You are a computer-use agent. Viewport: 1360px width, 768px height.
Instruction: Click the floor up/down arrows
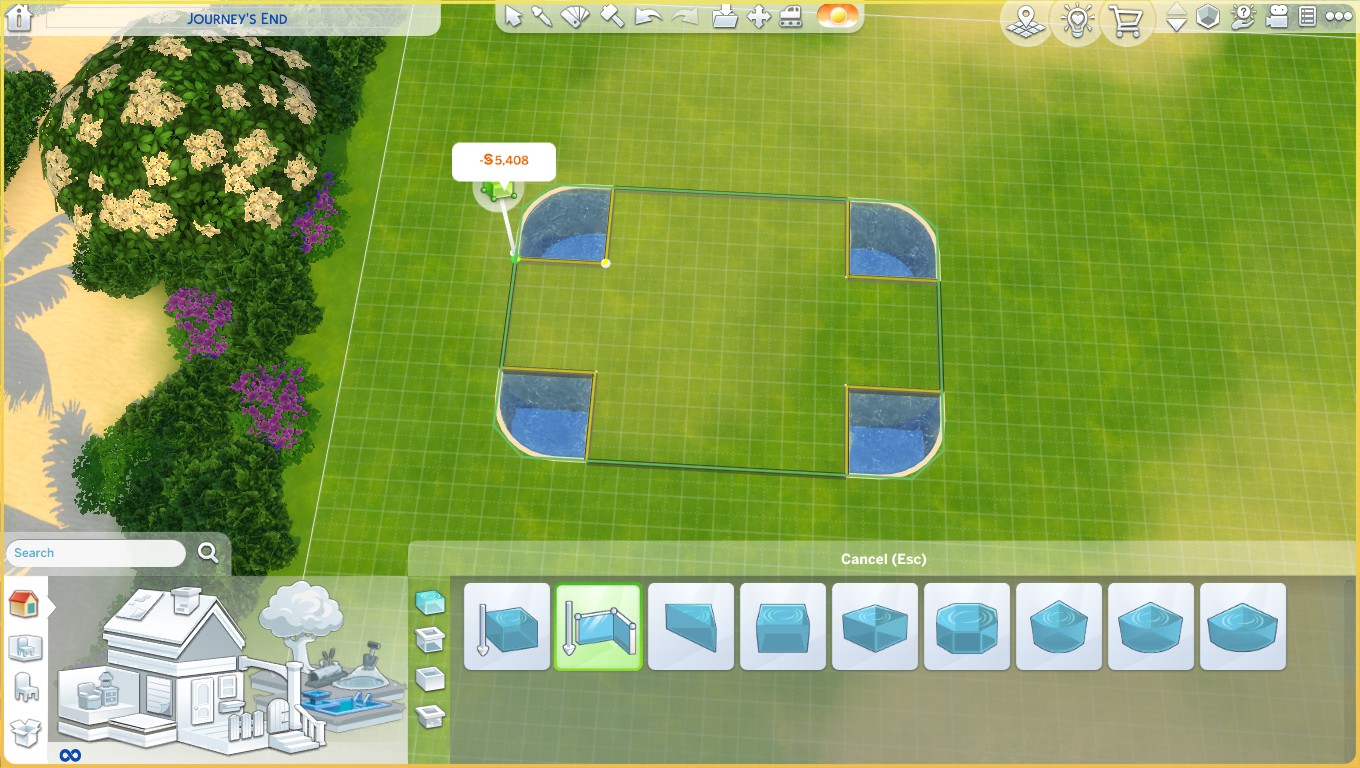(1177, 17)
